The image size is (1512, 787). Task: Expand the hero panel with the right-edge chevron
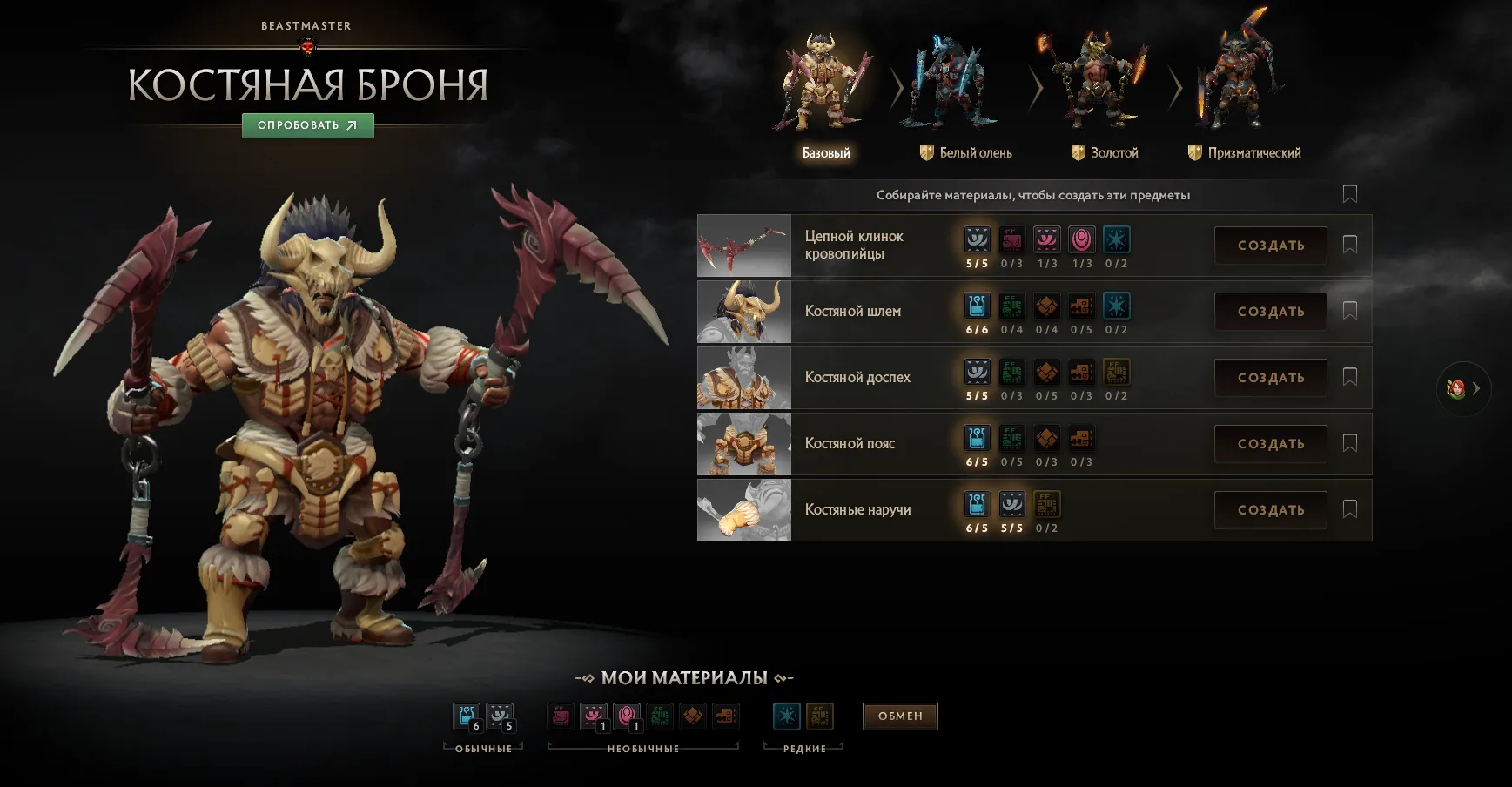coord(1475,389)
